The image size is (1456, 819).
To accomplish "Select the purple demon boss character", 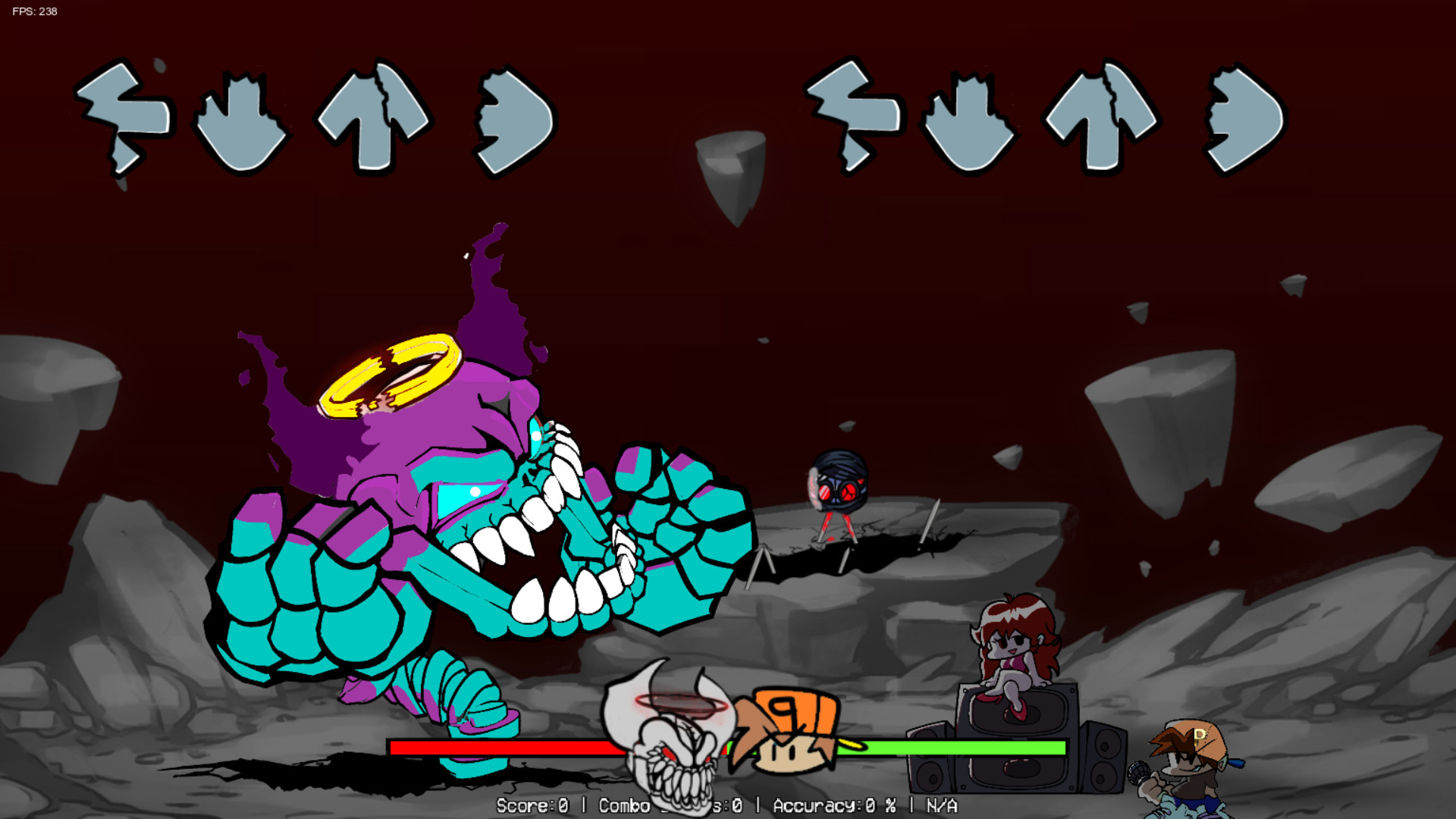I will [x=455, y=493].
